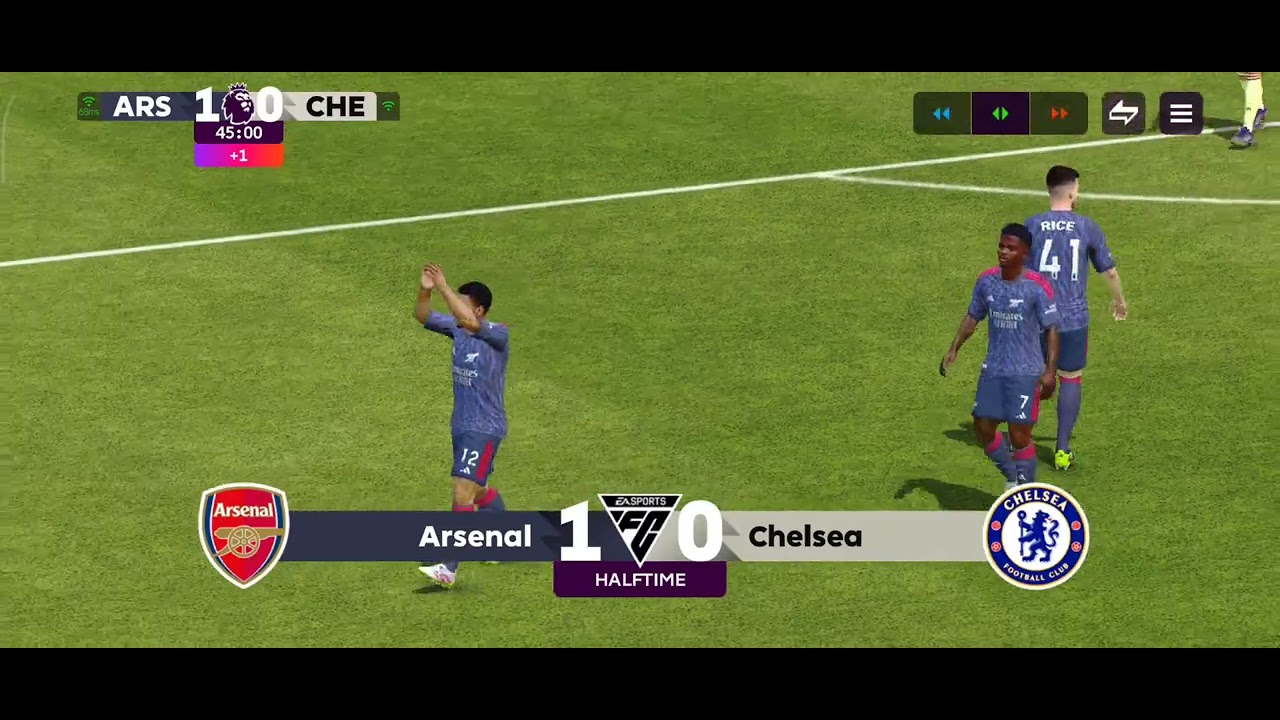The height and width of the screenshot is (720, 1280).
Task: Select the green balanced-arrows tactics button
Action: (x=1000, y=114)
